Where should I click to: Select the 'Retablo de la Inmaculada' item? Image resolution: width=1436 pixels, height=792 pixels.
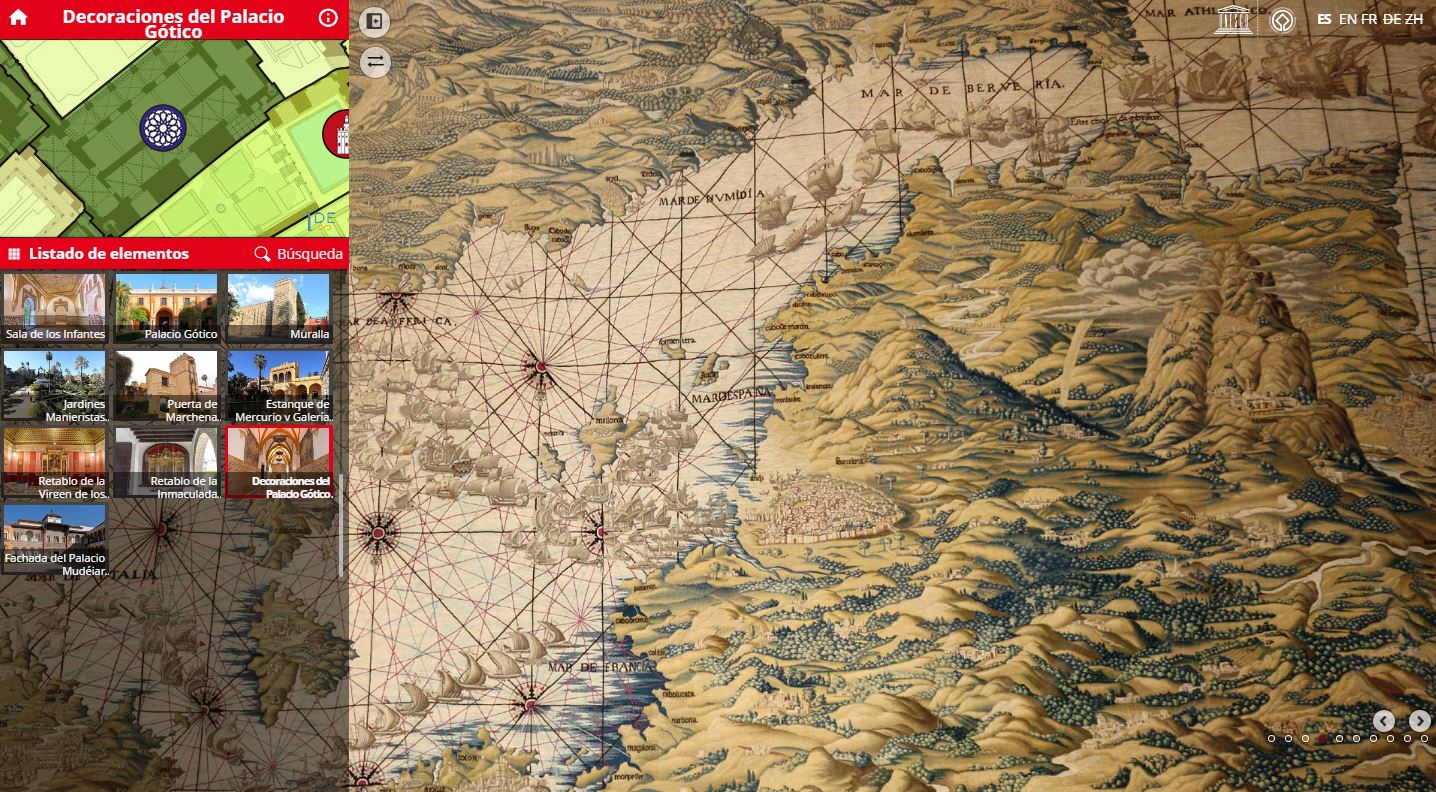click(166, 460)
